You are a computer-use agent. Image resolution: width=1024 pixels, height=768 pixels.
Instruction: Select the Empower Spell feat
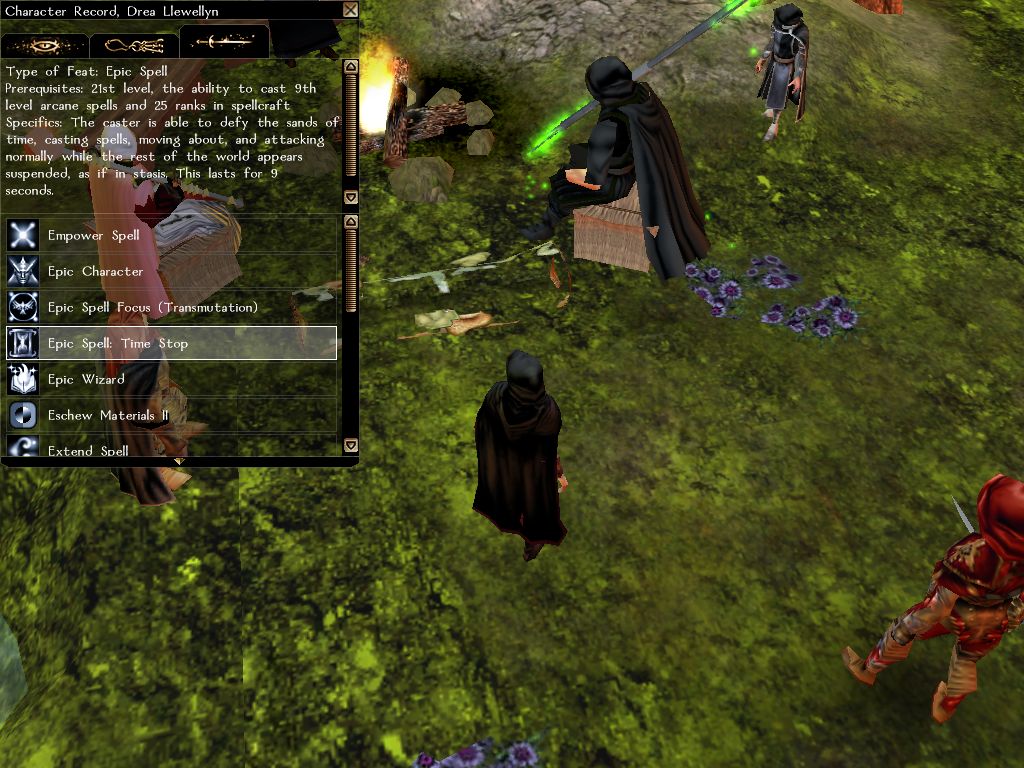tap(171, 236)
